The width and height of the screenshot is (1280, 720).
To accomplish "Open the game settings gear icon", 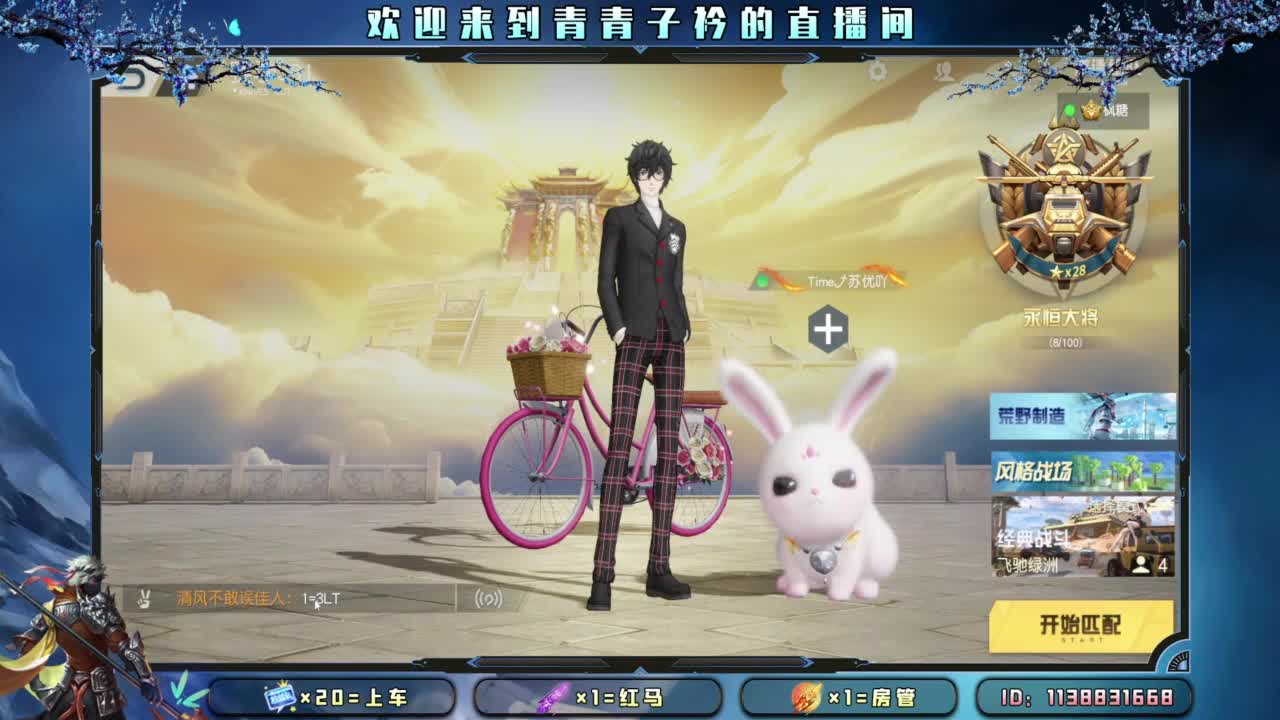I will click(876, 70).
